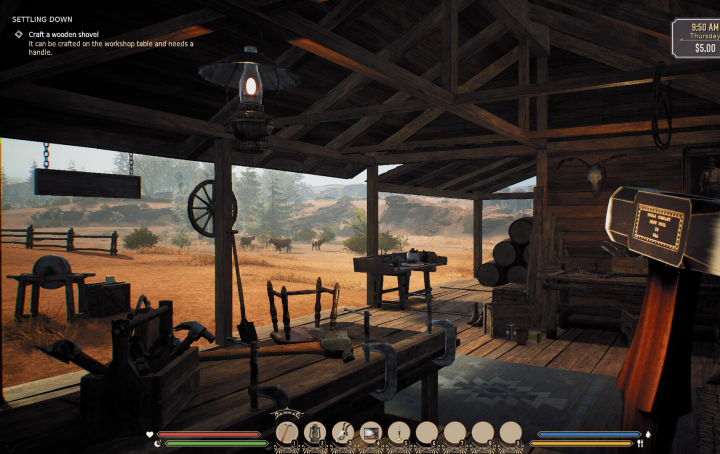
Task: Select the hammer in hotbar slot 1
Action: [x=287, y=432]
